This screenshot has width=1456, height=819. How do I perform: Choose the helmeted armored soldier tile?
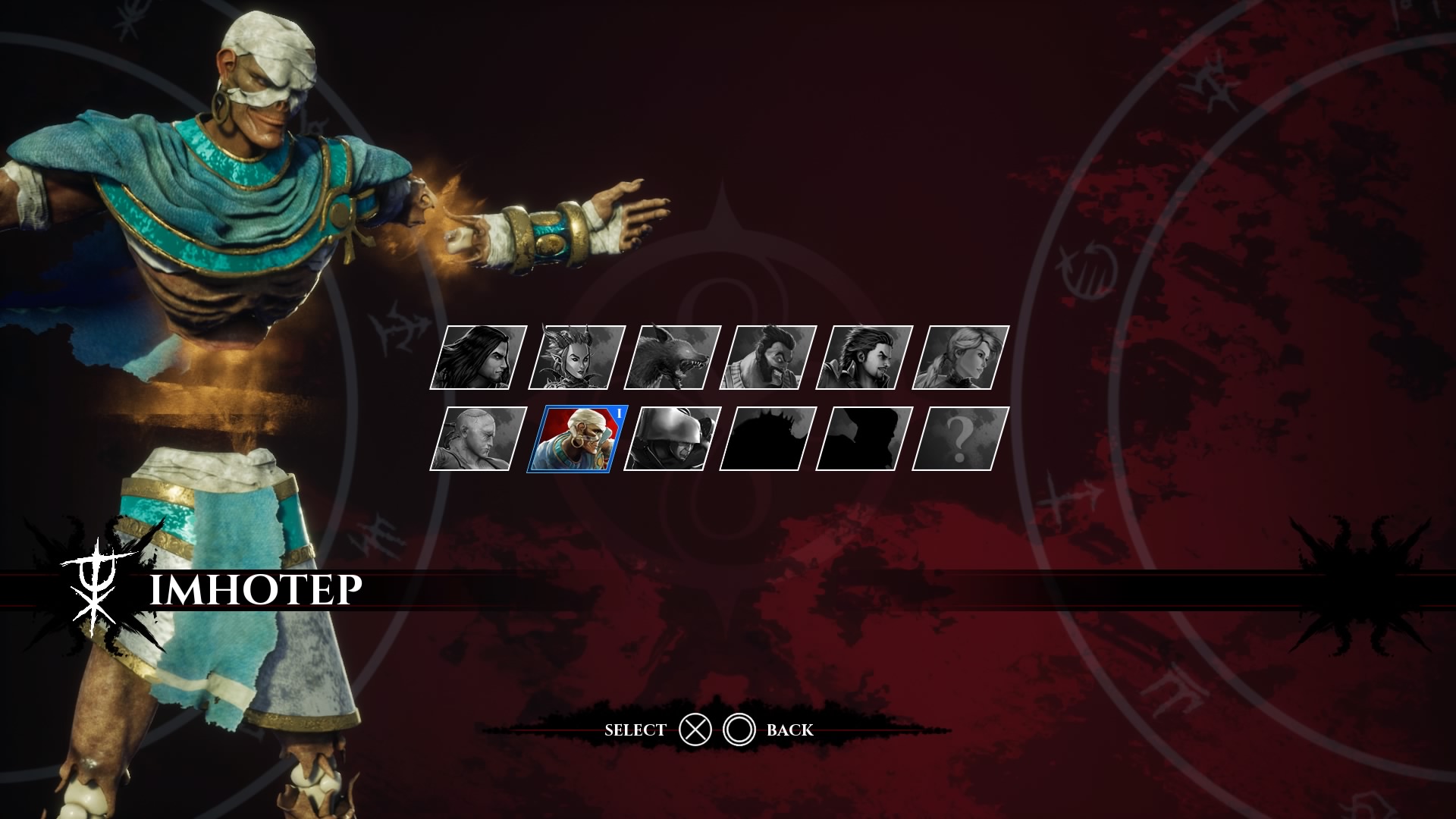pyautogui.click(x=672, y=439)
